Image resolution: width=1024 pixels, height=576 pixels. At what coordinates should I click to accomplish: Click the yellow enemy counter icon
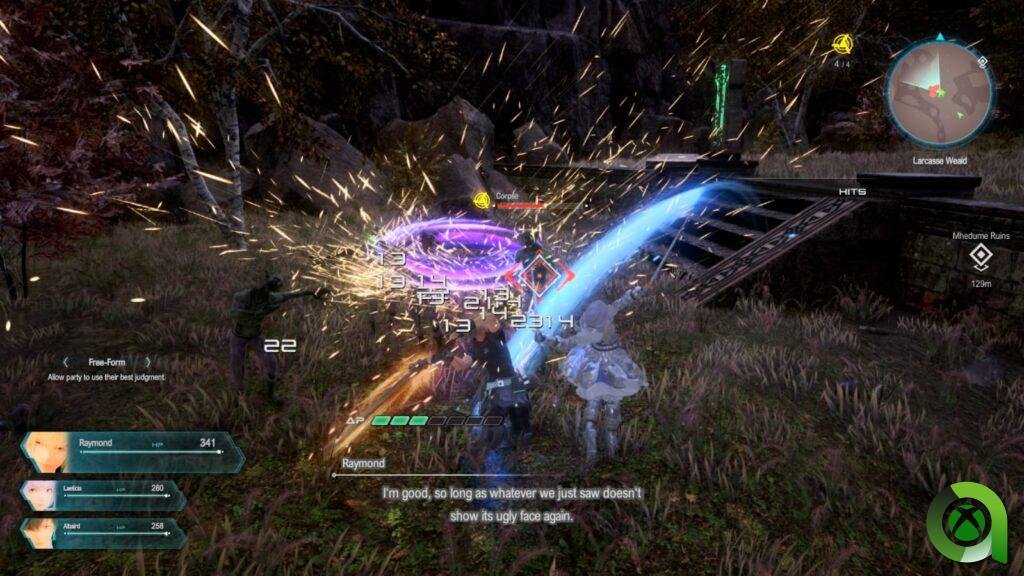[x=842, y=44]
